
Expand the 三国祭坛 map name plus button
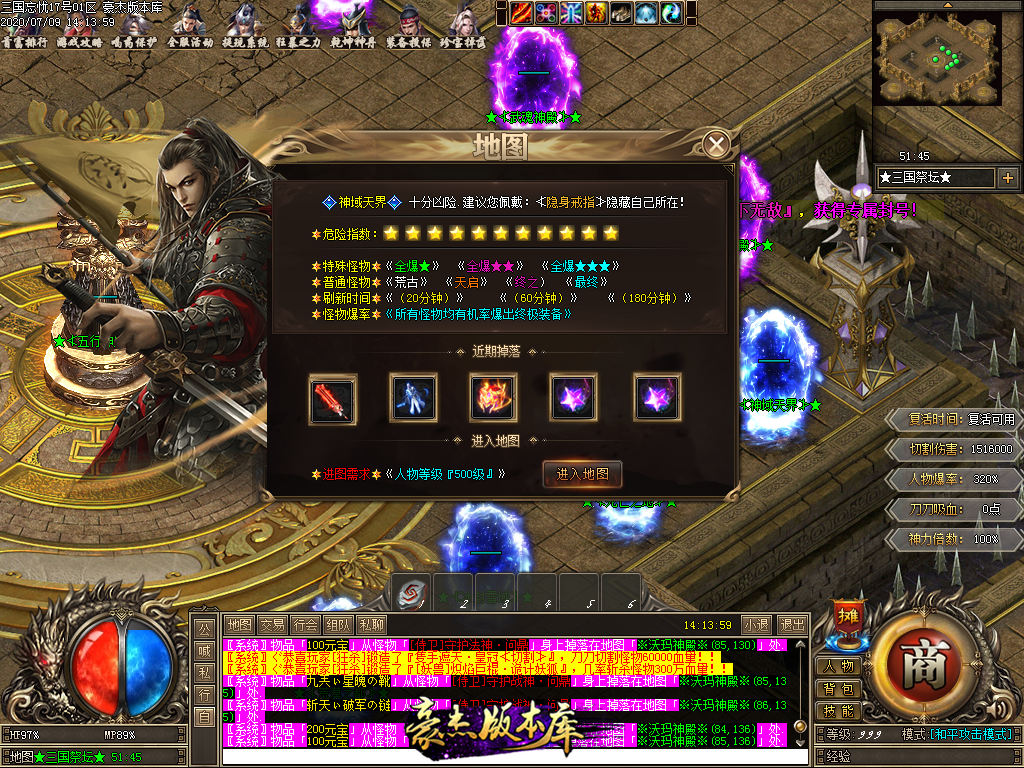coord(1007,178)
